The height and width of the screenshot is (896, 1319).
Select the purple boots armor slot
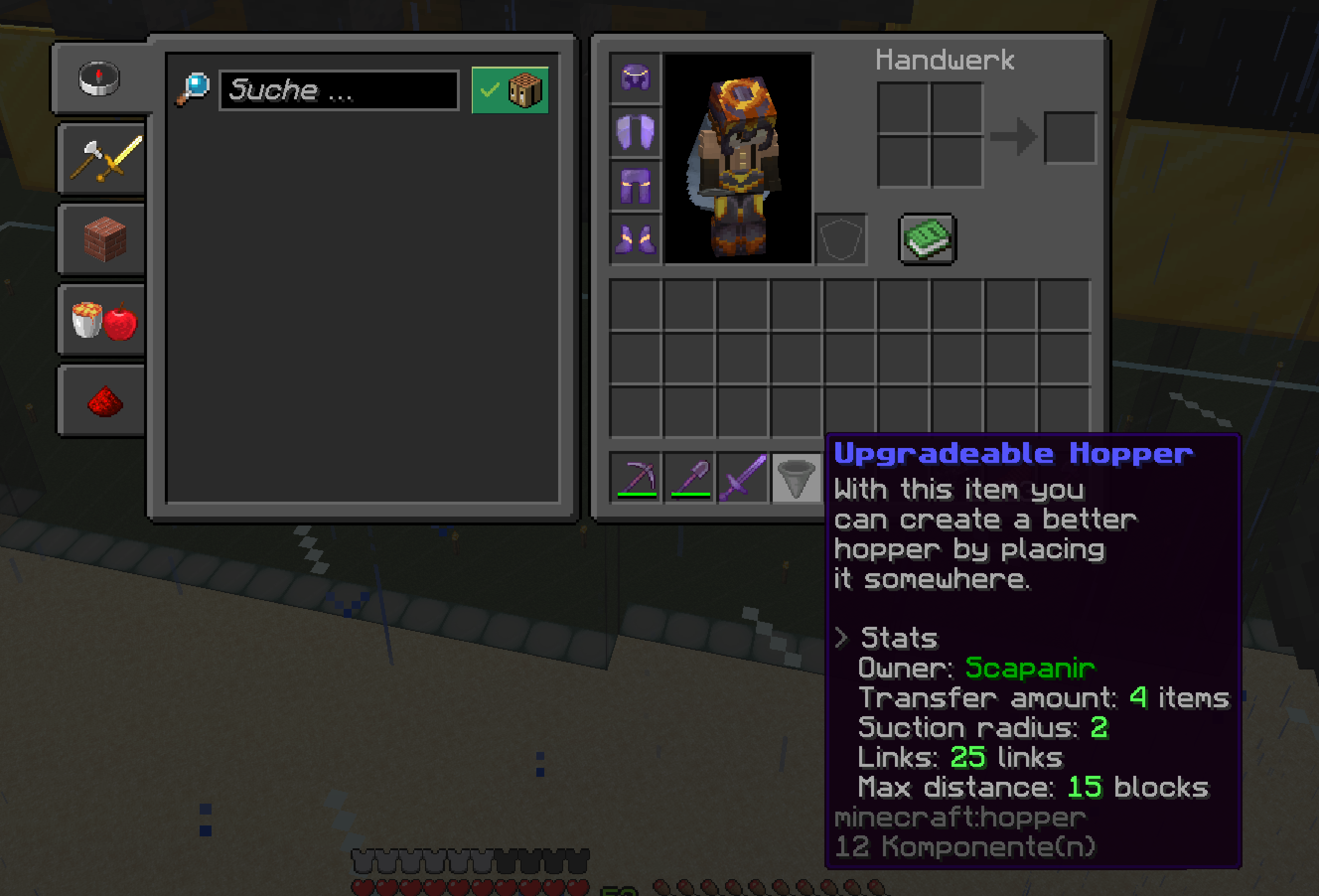[x=635, y=239]
